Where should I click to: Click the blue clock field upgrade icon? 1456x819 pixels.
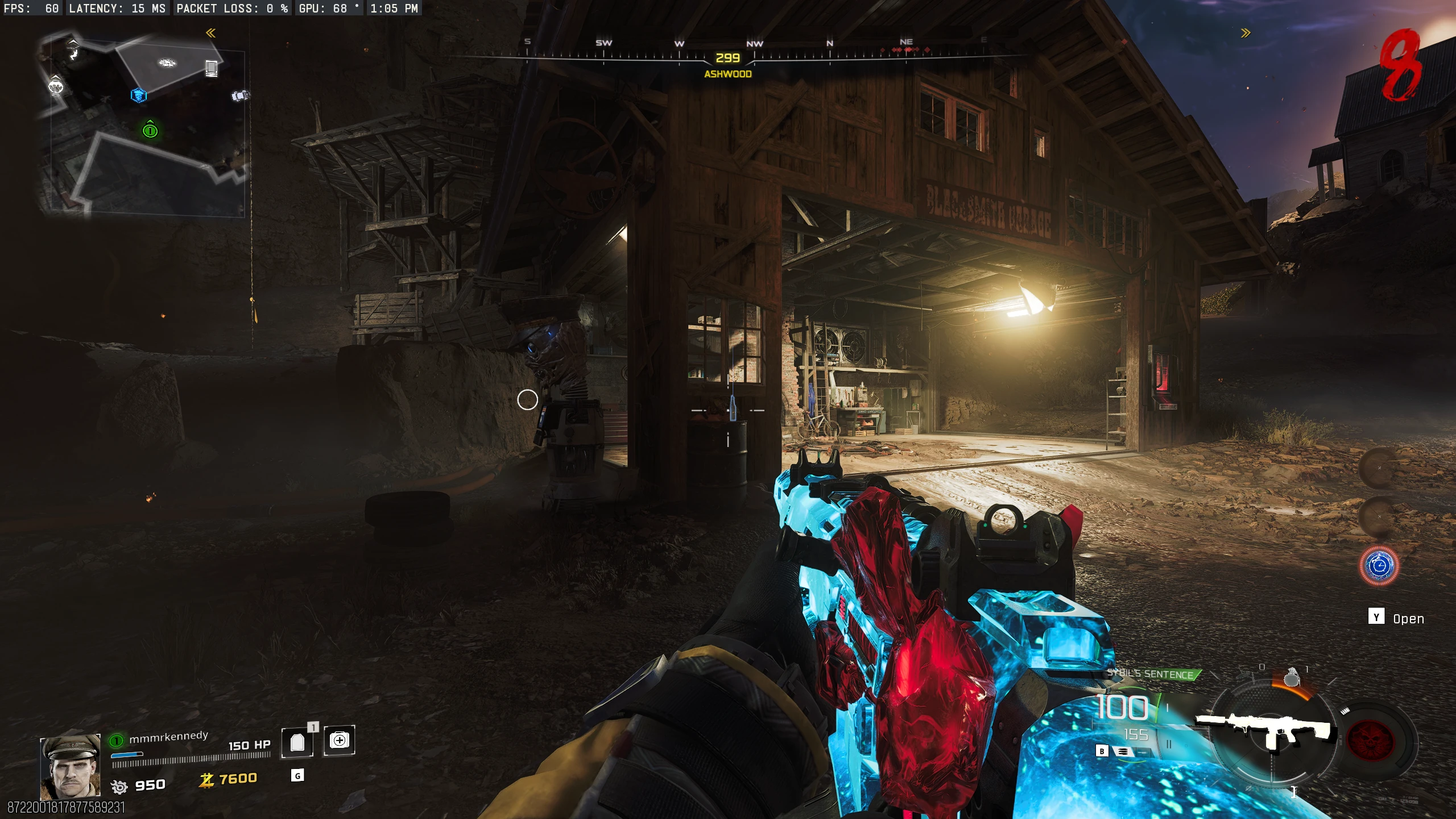(1379, 566)
